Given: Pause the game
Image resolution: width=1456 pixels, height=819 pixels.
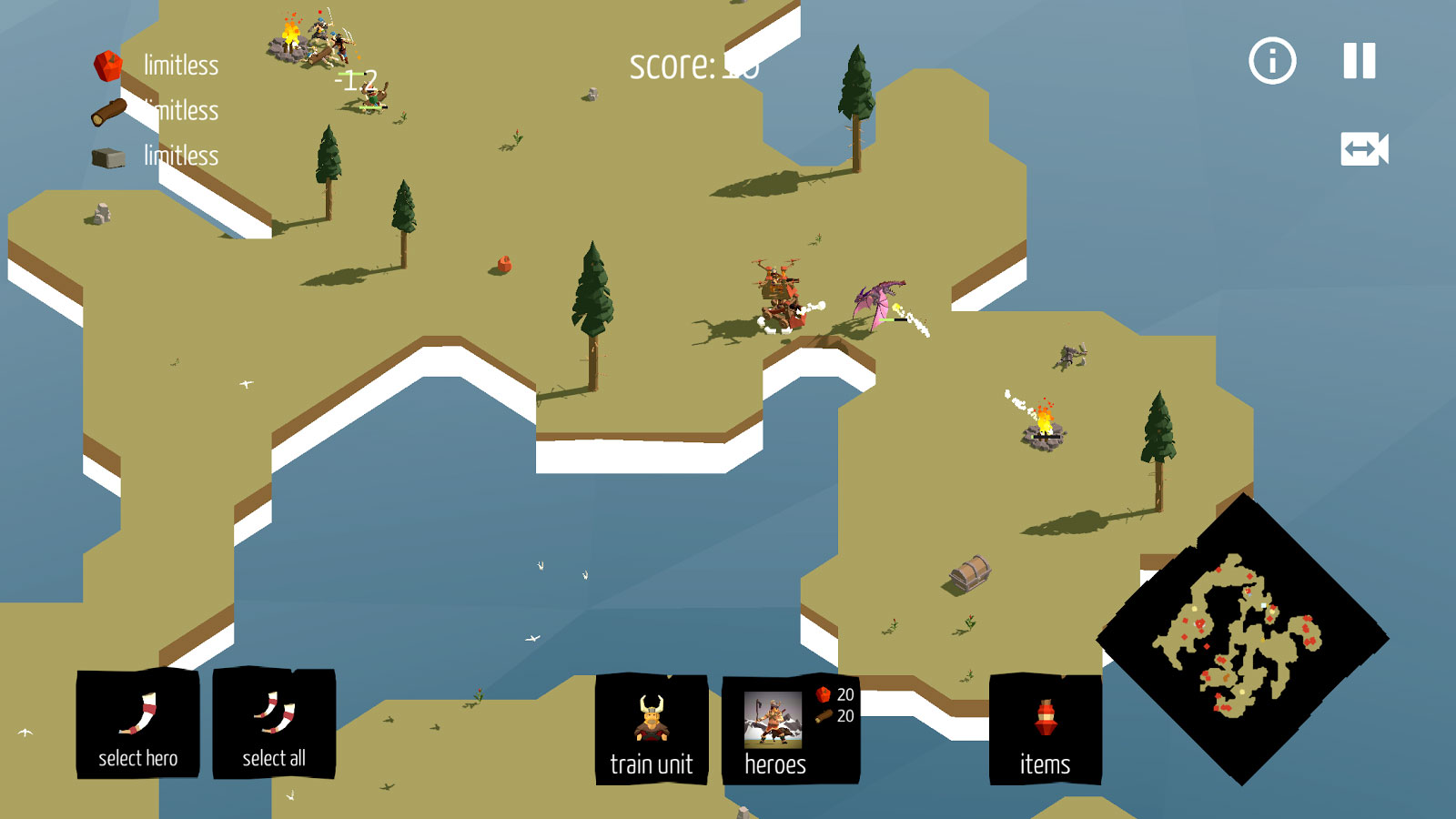Looking at the screenshot, I should (1360, 61).
